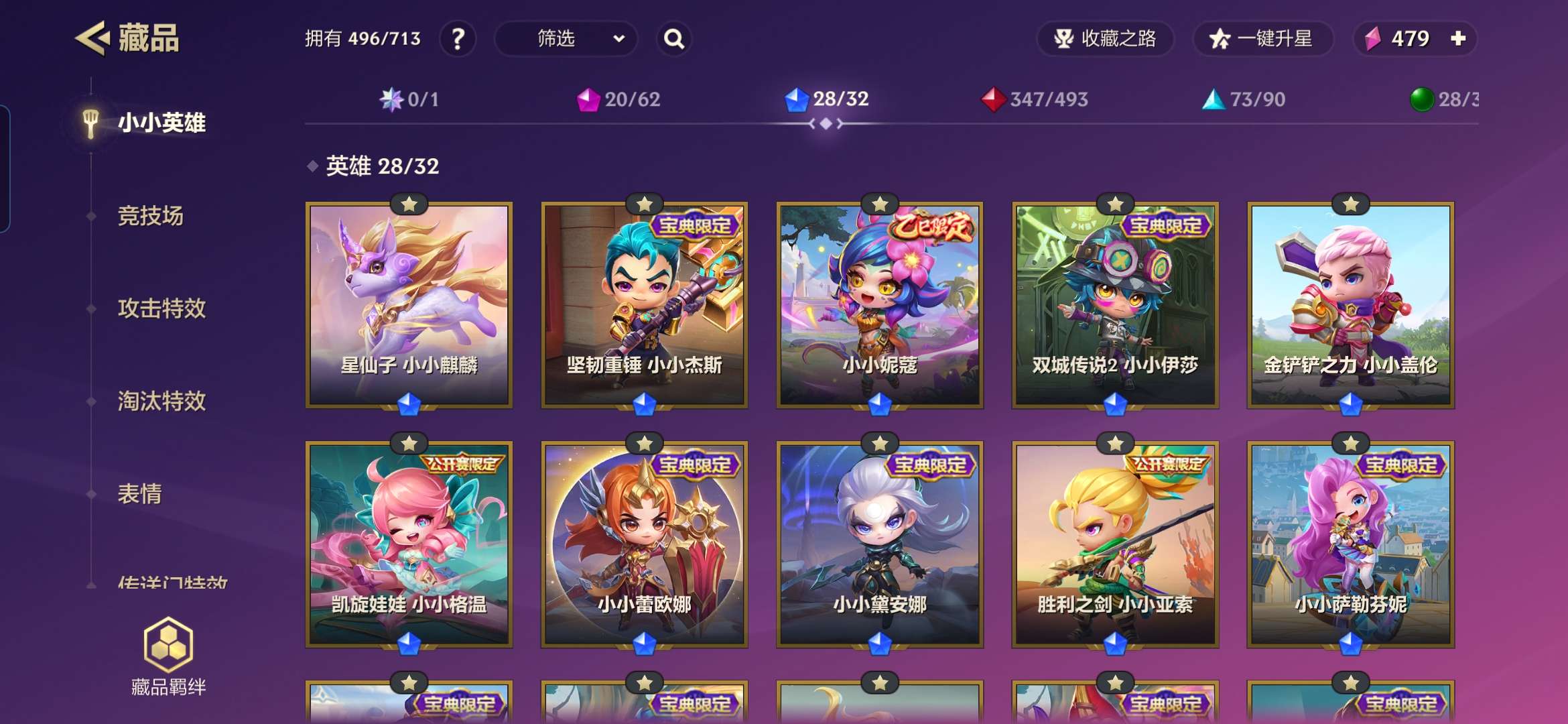Show the 淘汰特效 category
Image resolution: width=1568 pixels, height=724 pixels.
tap(161, 401)
